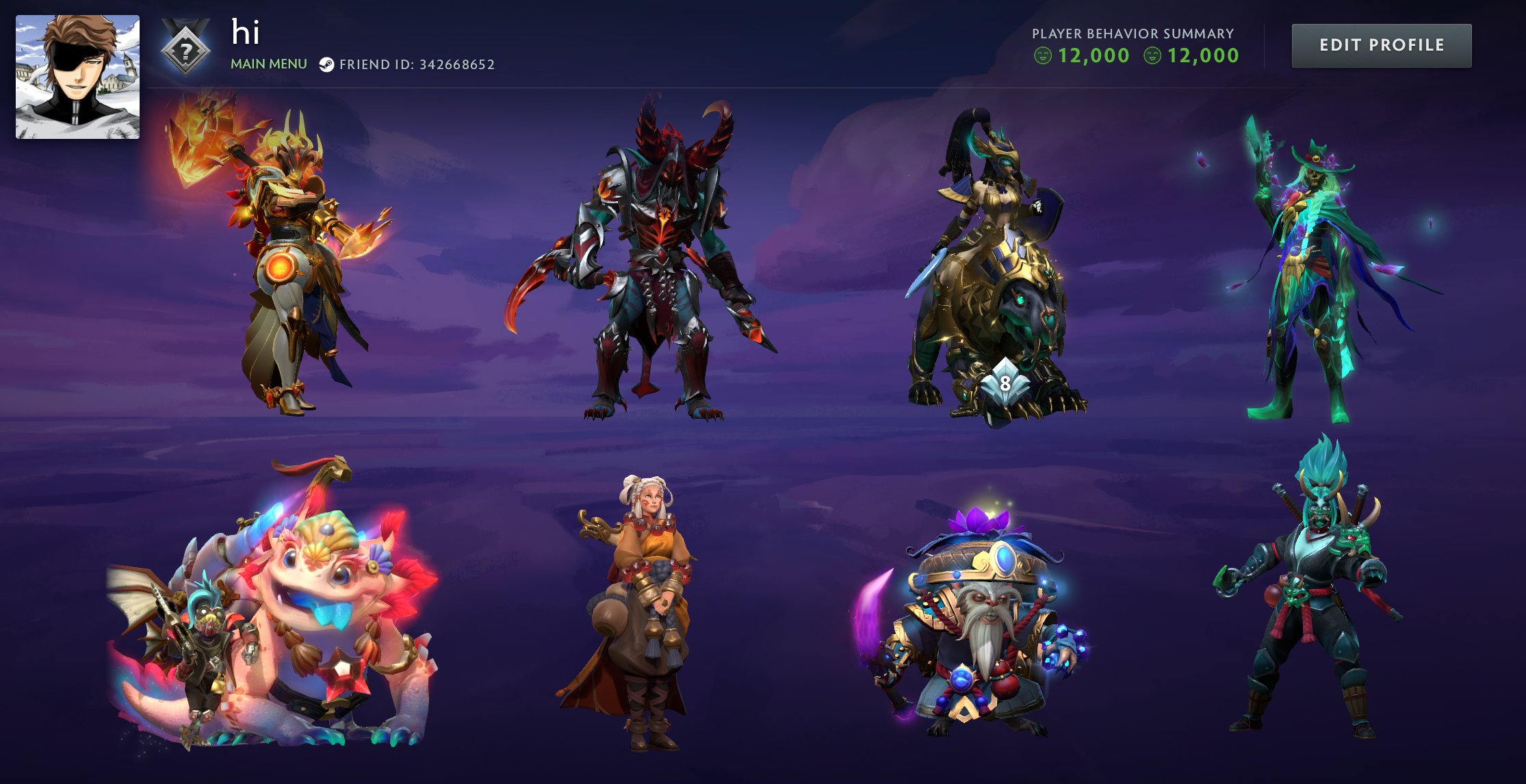Click the Steam logo icon beside Friend ID

click(x=327, y=66)
